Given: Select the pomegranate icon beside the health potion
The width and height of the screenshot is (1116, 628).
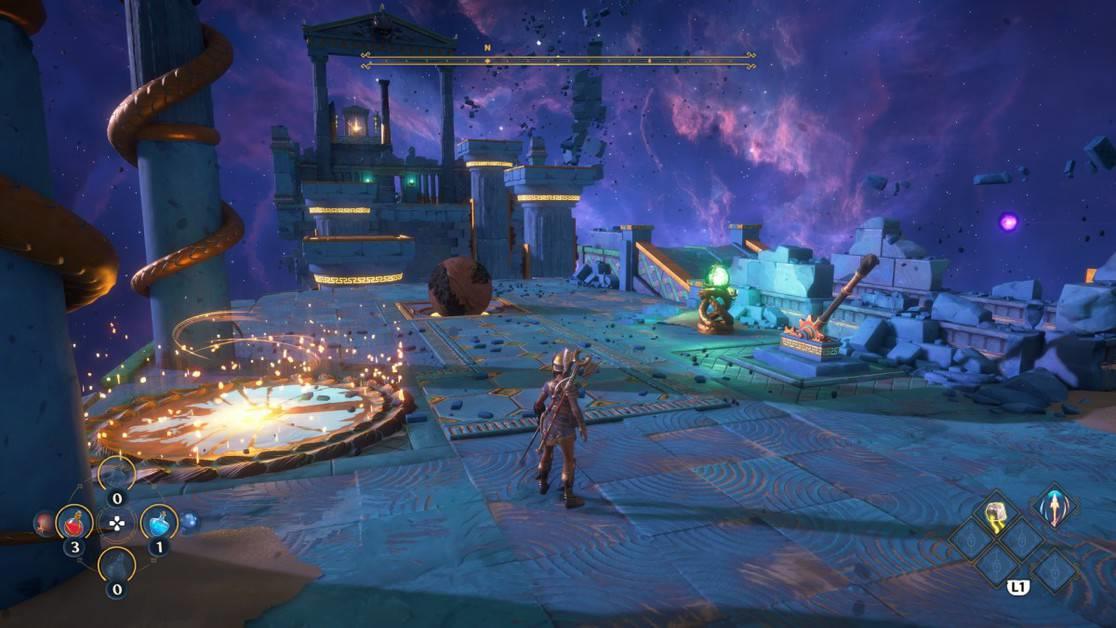Looking at the screenshot, I should coord(44,522).
